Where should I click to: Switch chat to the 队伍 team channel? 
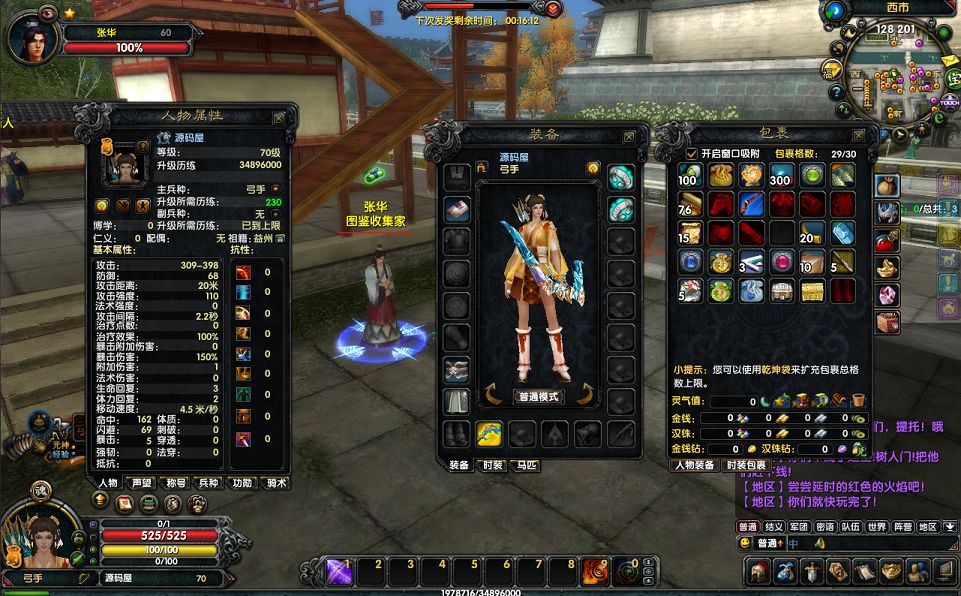850,527
